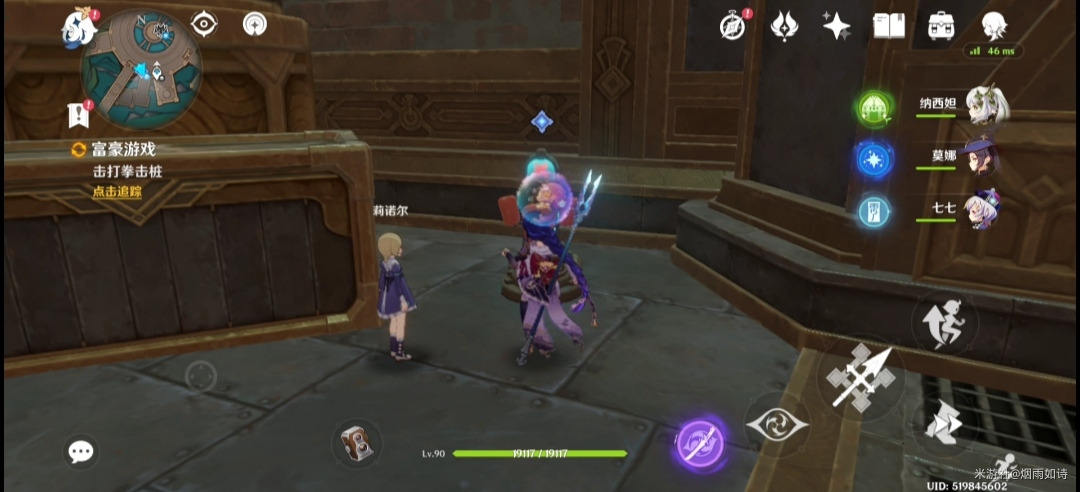Viewport: 1080px width, 492px height.
Task: Tap the jump button
Action: [944, 322]
